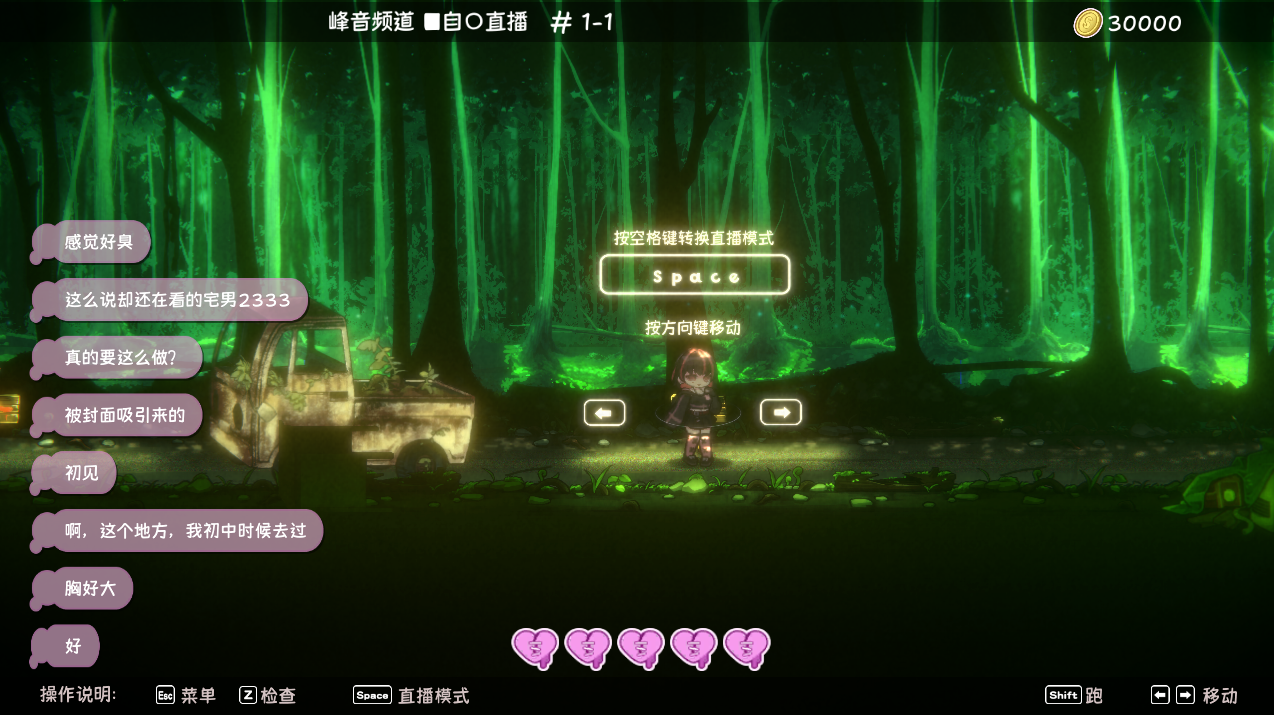This screenshot has height=715, width=1274.
Task: Click the 这么说却还在看的宅男2333 comment
Action: [177, 300]
